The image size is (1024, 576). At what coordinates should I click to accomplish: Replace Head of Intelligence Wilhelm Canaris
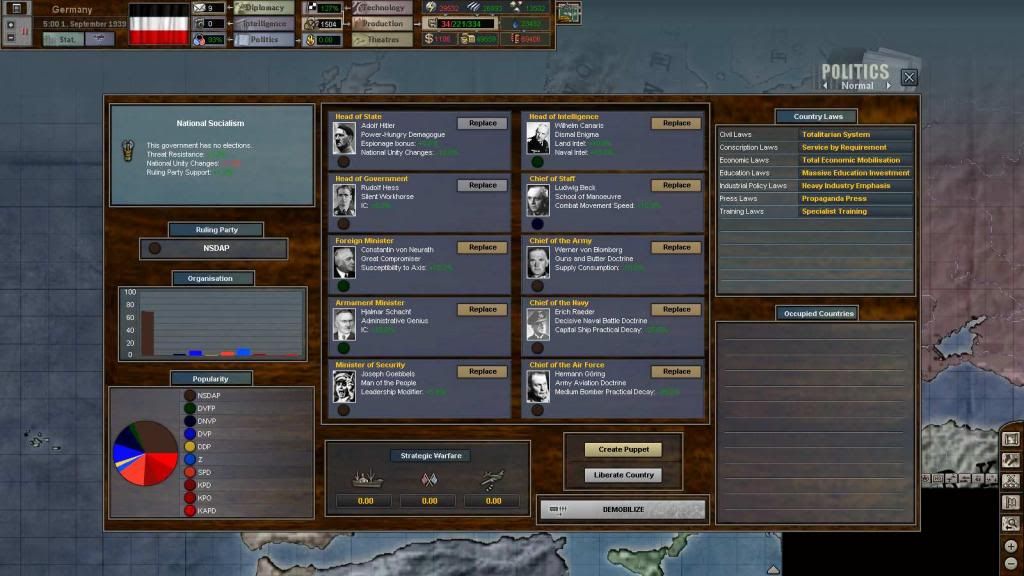click(x=676, y=123)
